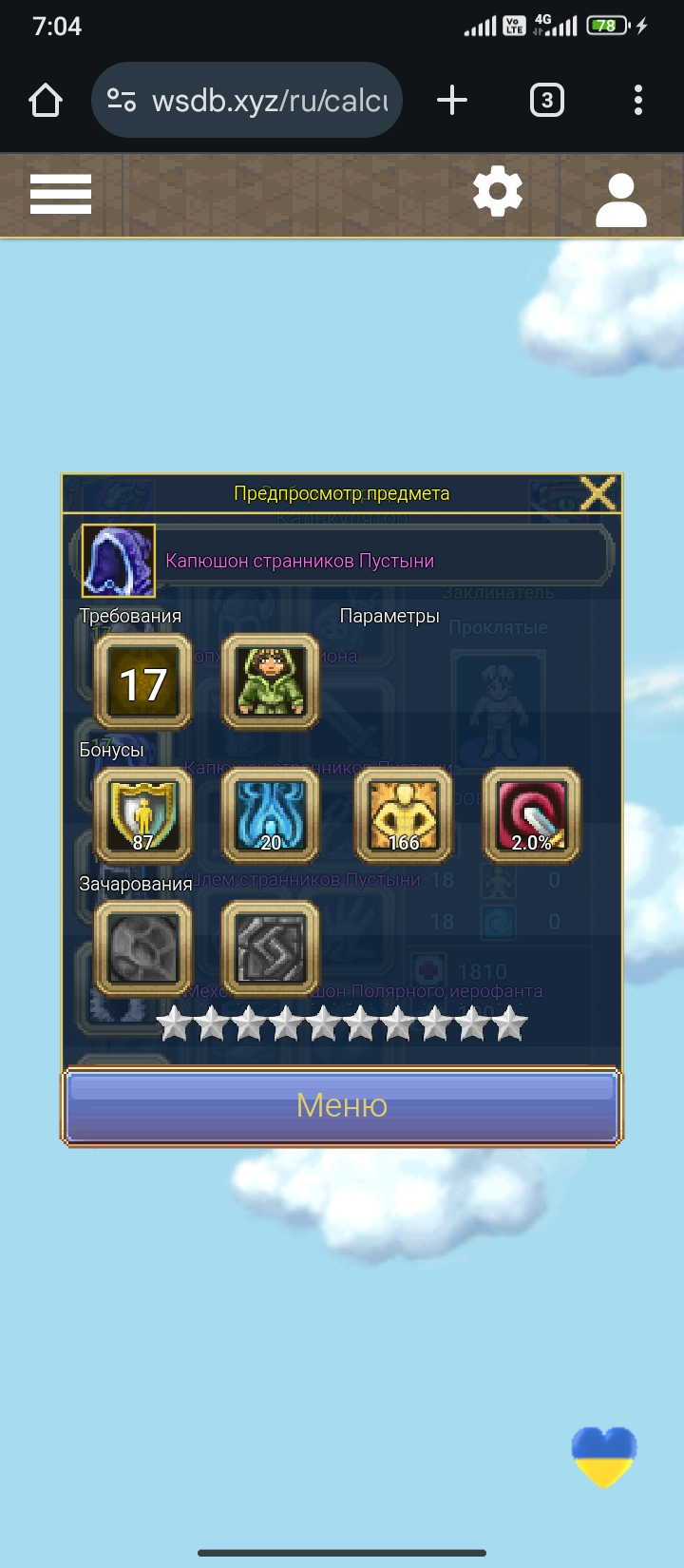This screenshot has height=1568, width=684.
Task: Open the gear settings
Action: [498, 193]
